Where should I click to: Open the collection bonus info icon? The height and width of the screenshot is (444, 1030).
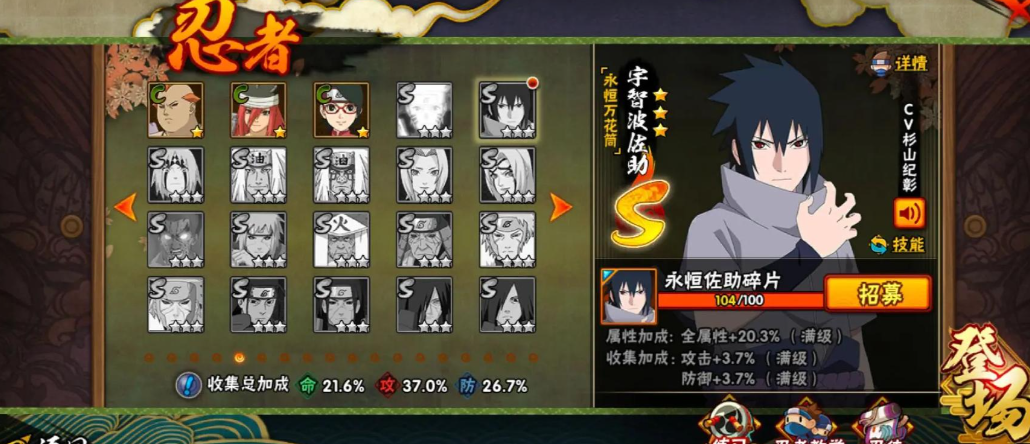(x=187, y=385)
